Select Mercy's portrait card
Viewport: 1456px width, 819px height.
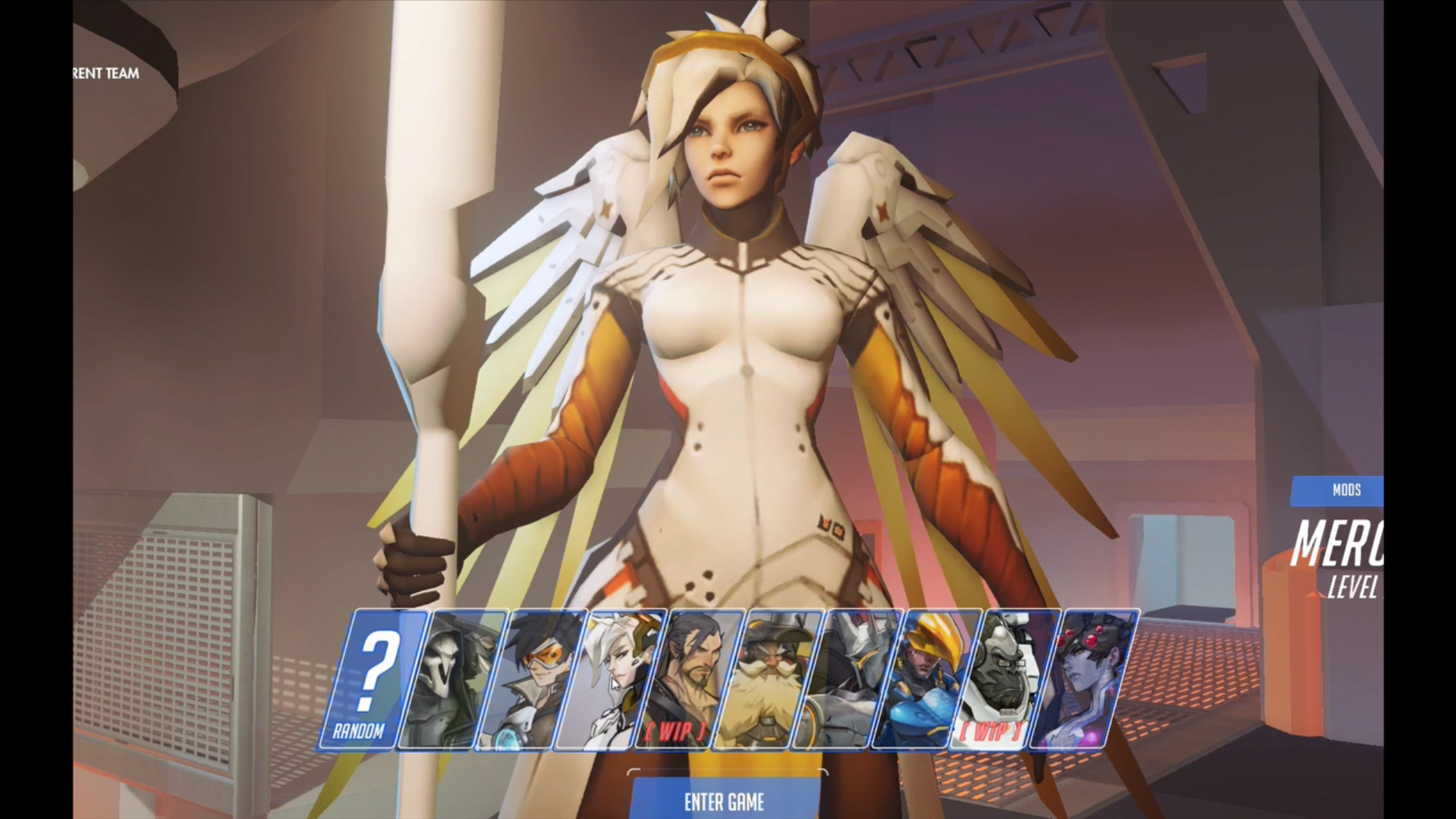[609, 679]
